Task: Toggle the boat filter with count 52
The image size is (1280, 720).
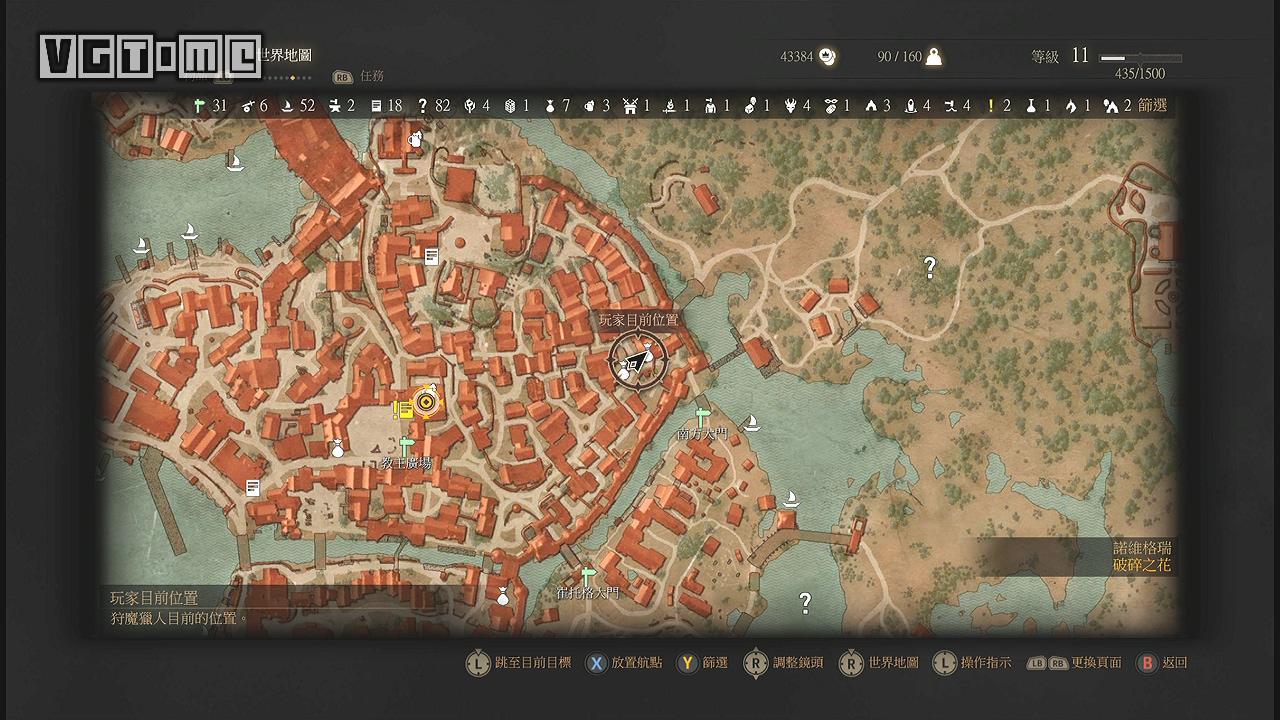Action: click(287, 105)
